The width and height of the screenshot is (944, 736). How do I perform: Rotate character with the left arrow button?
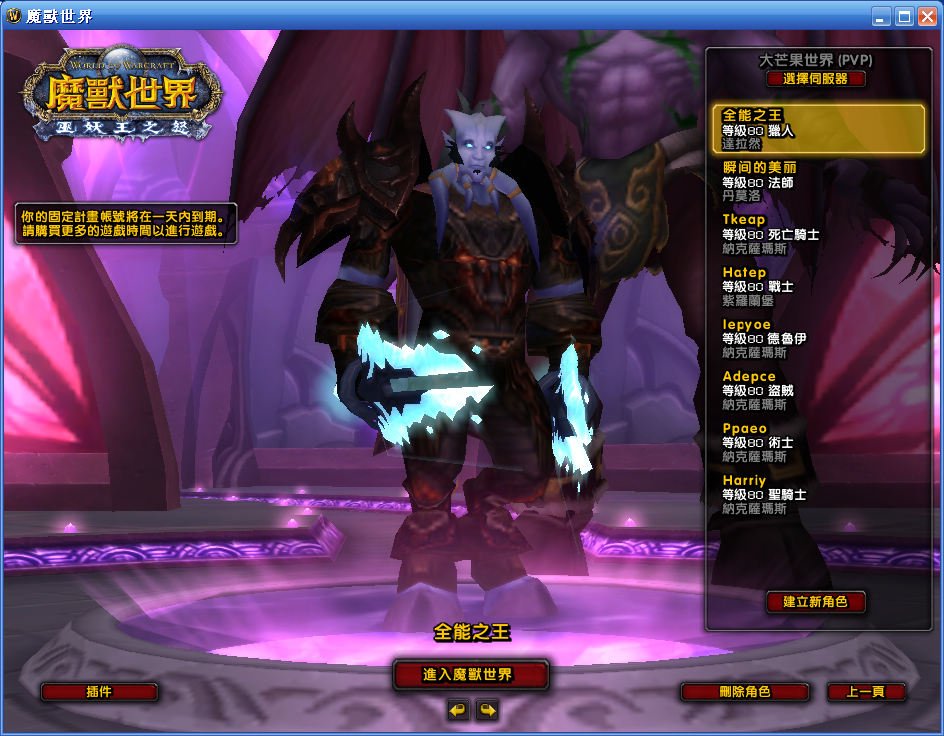click(x=458, y=710)
